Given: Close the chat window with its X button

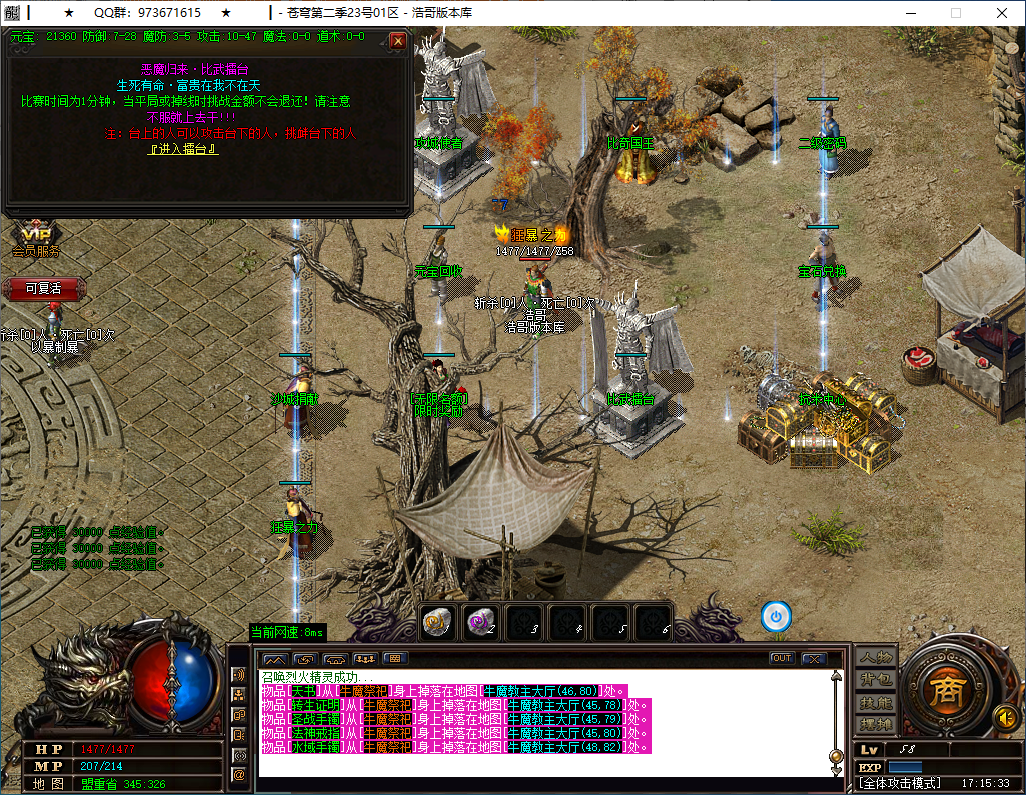Looking at the screenshot, I should (814, 658).
